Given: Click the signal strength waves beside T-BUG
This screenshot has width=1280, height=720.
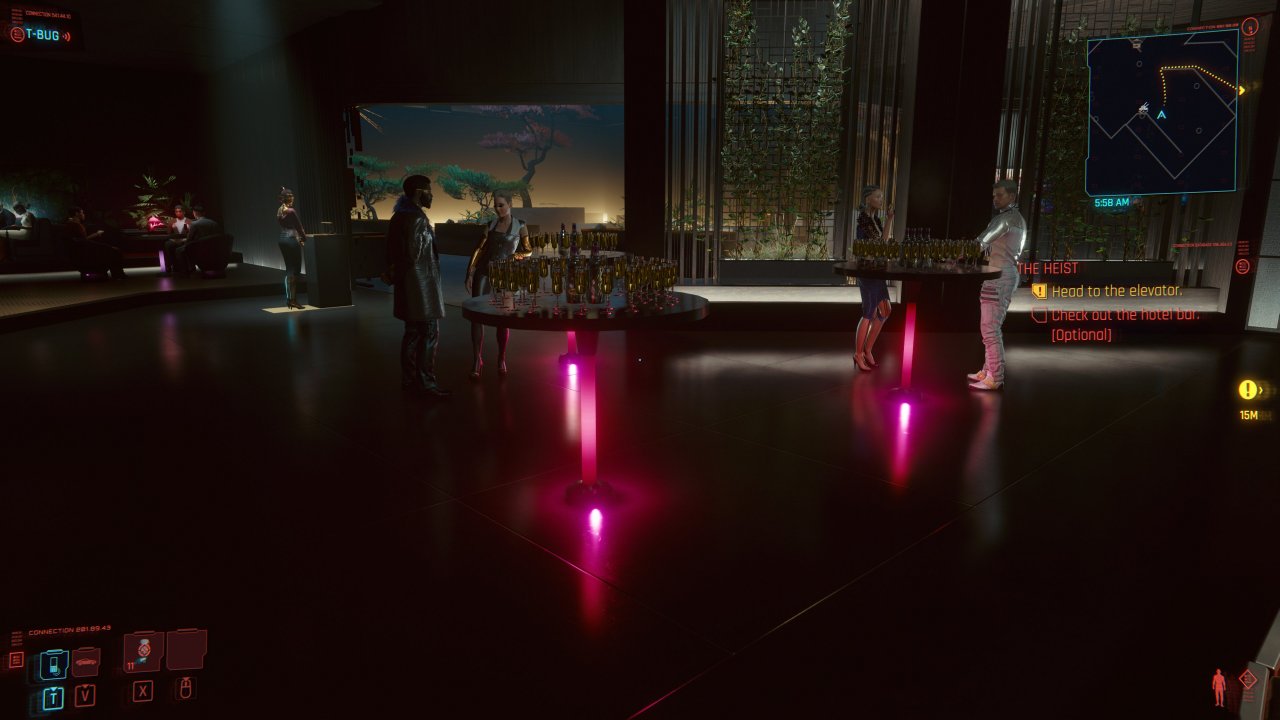Looking at the screenshot, I should (x=66, y=36).
